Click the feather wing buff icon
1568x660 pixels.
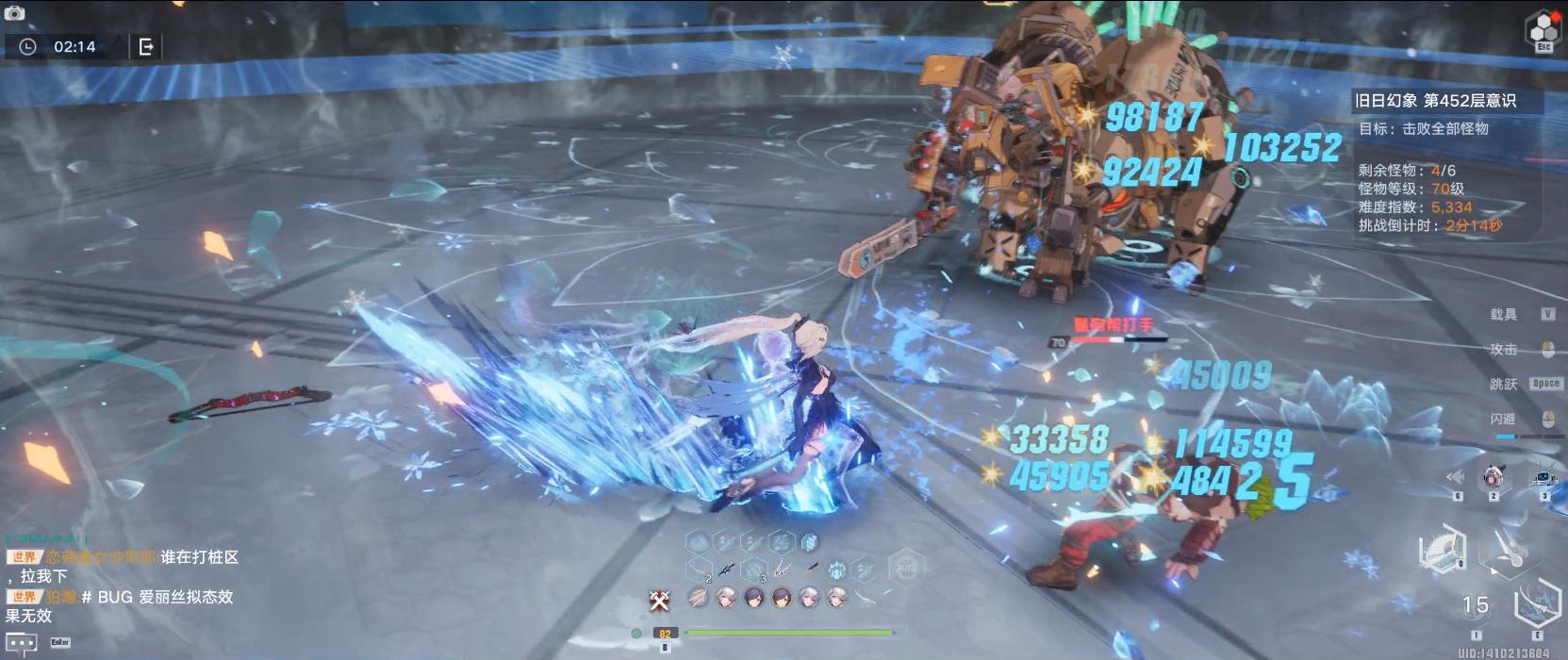pos(699,596)
